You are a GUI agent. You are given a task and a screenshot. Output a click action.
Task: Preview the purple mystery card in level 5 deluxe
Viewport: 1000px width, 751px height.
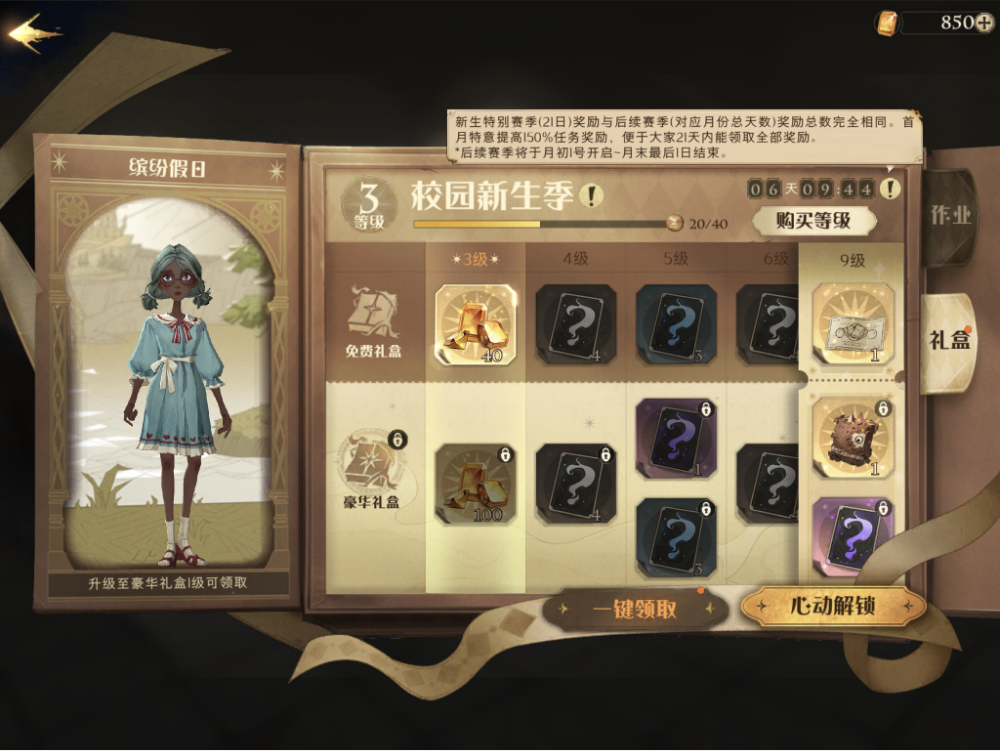click(676, 437)
